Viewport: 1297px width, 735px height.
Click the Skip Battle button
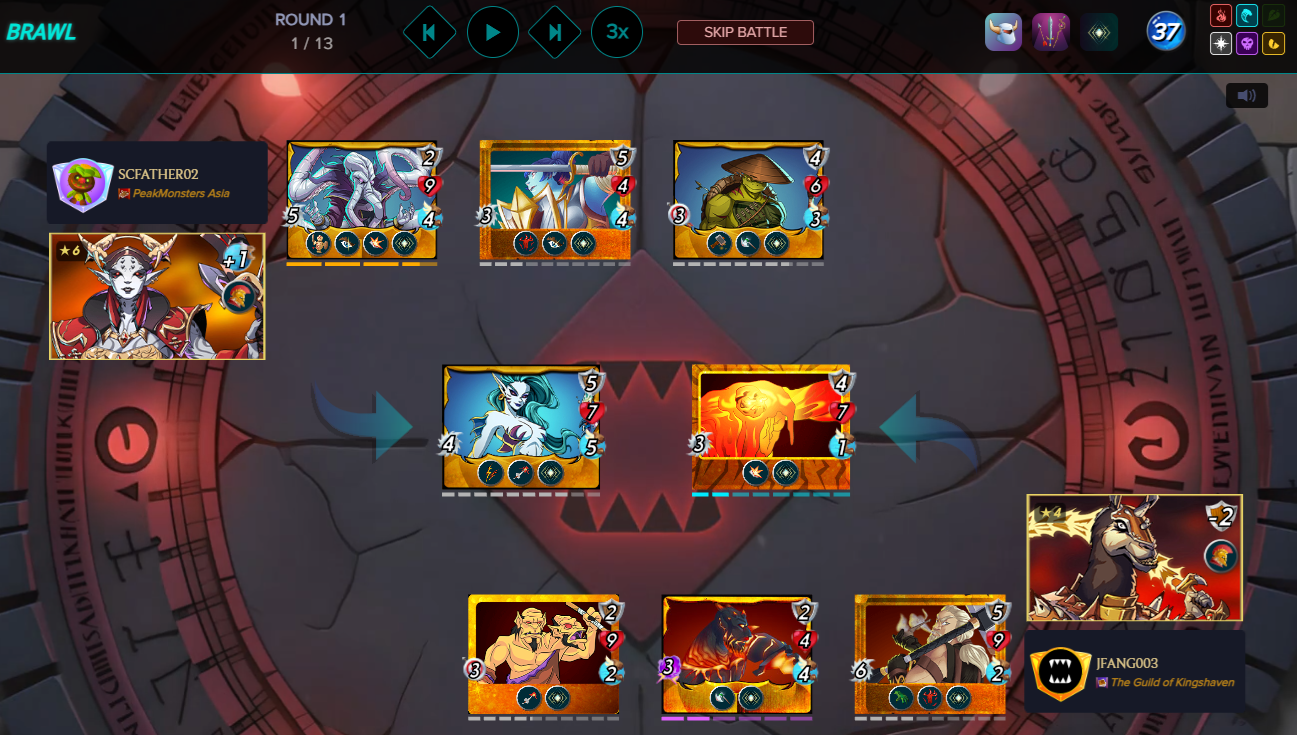point(745,32)
